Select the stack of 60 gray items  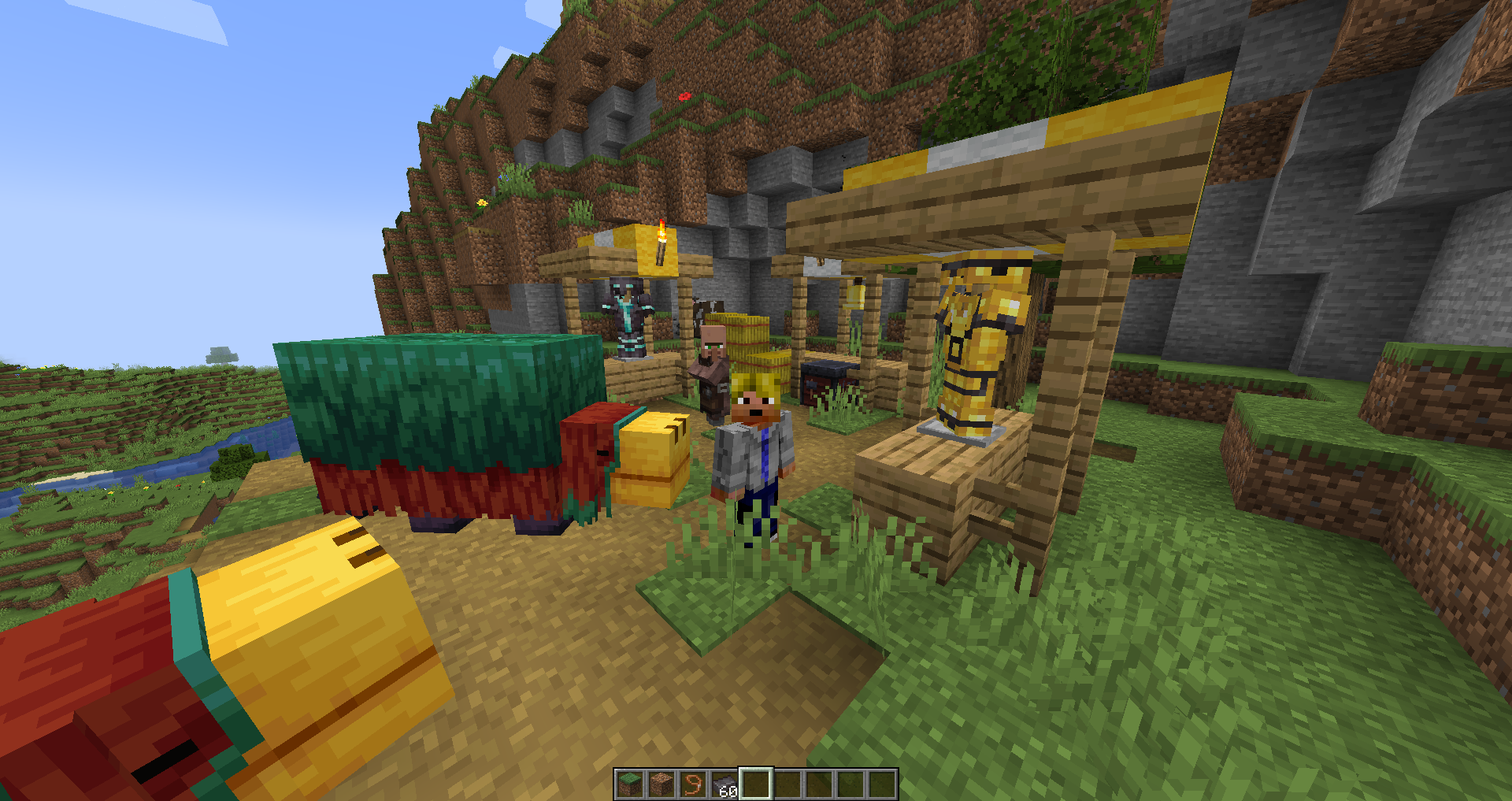point(725,784)
